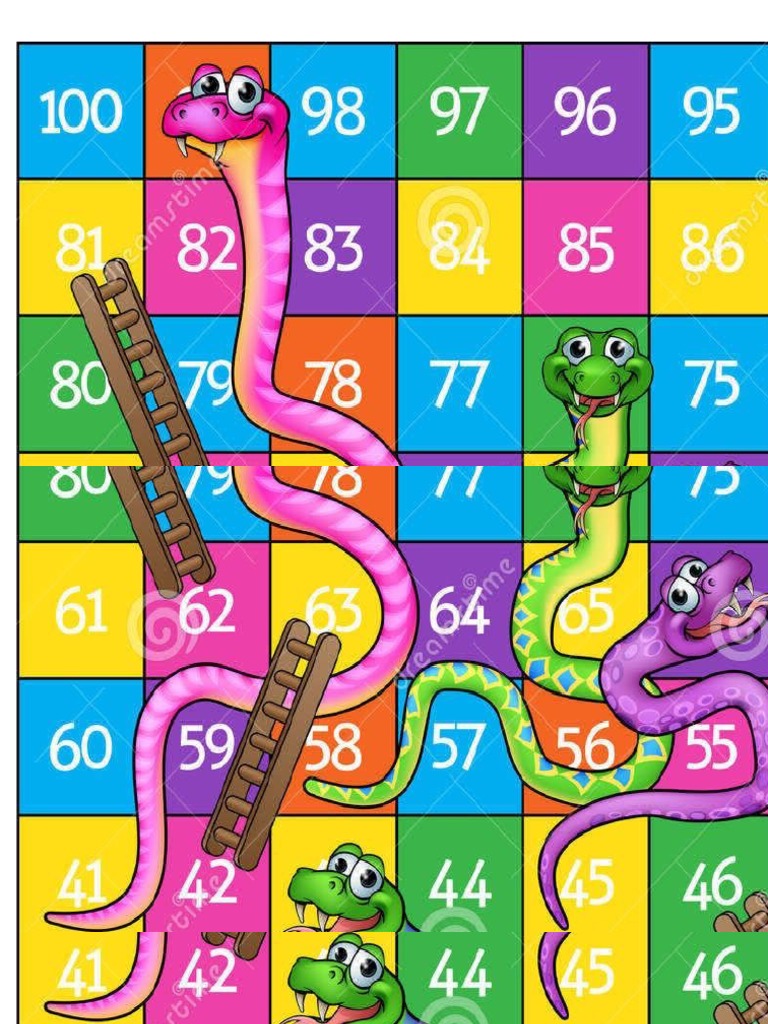768x1024 pixels.
Task: Choose board square 85
Action: tap(586, 248)
